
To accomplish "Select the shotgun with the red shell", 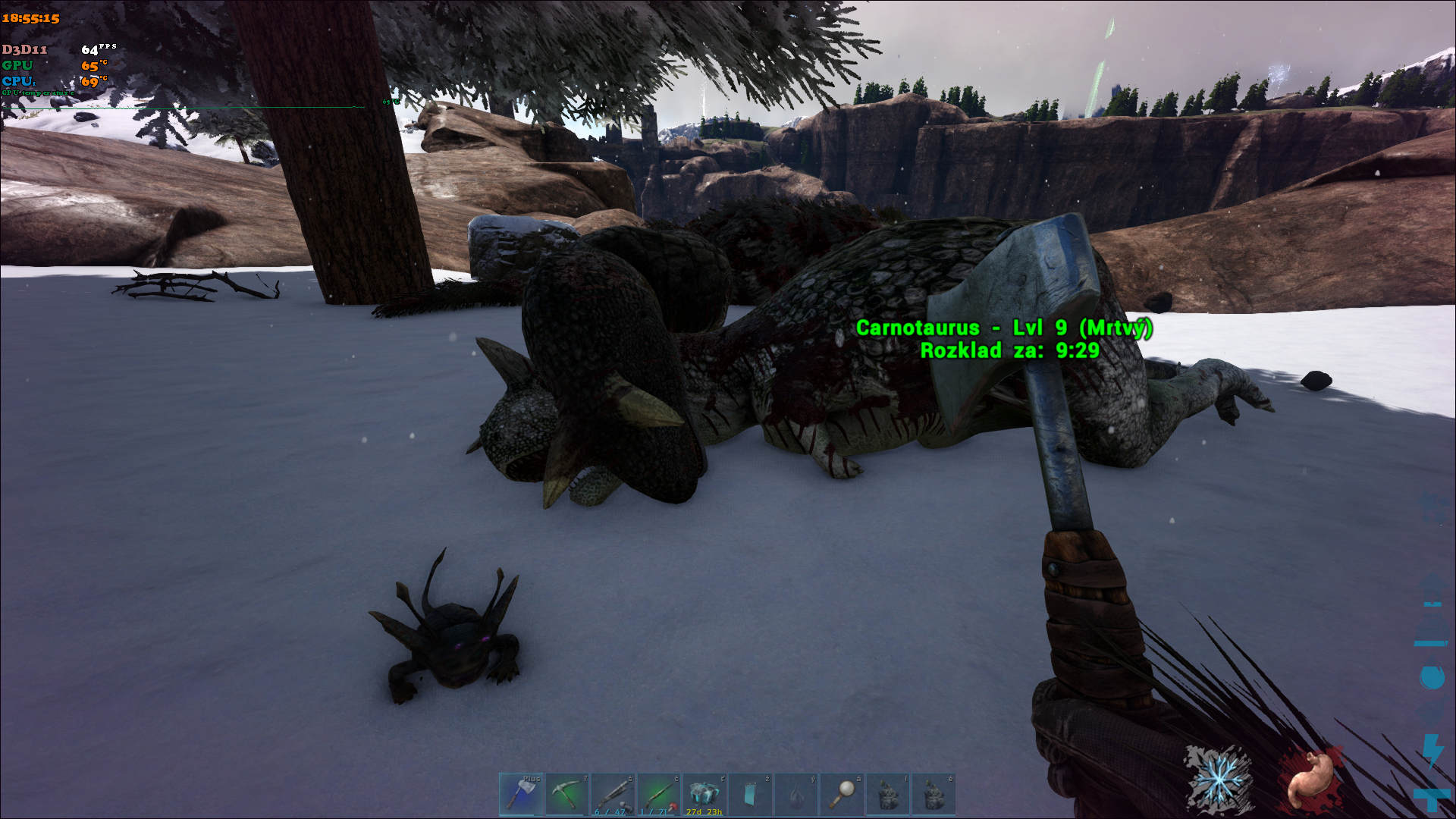I will 659,794.
